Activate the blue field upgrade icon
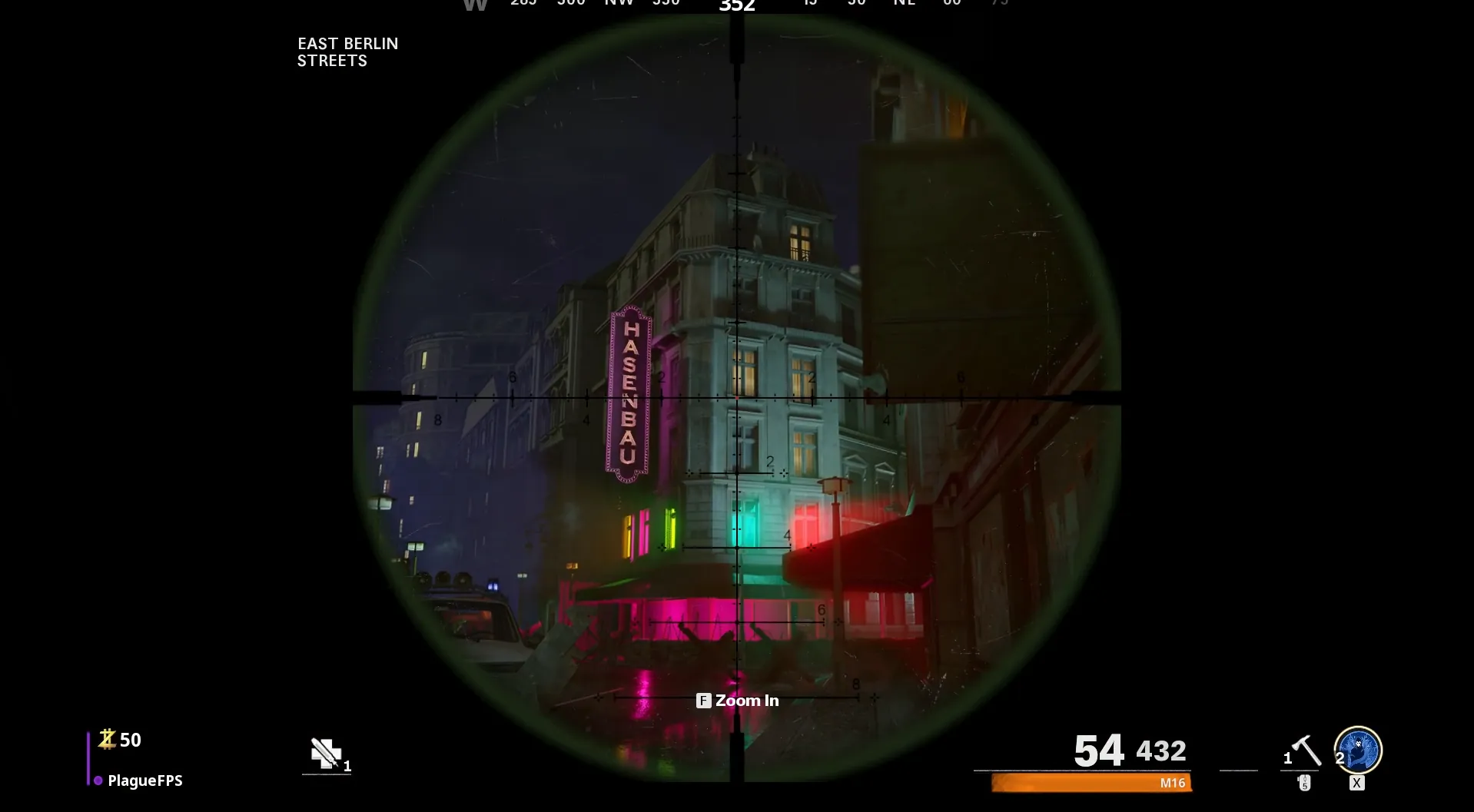 1358,750
